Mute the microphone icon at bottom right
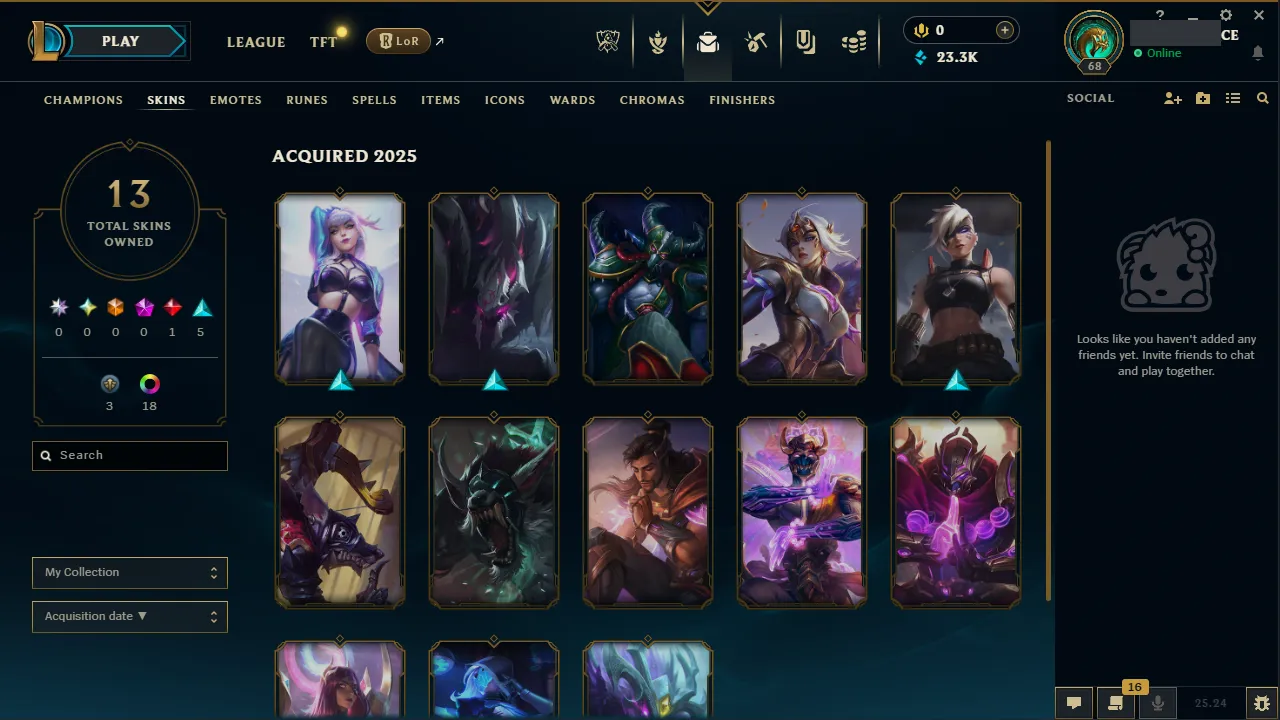This screenshot has height=720, width=1280. click(x=1157, y=703)
